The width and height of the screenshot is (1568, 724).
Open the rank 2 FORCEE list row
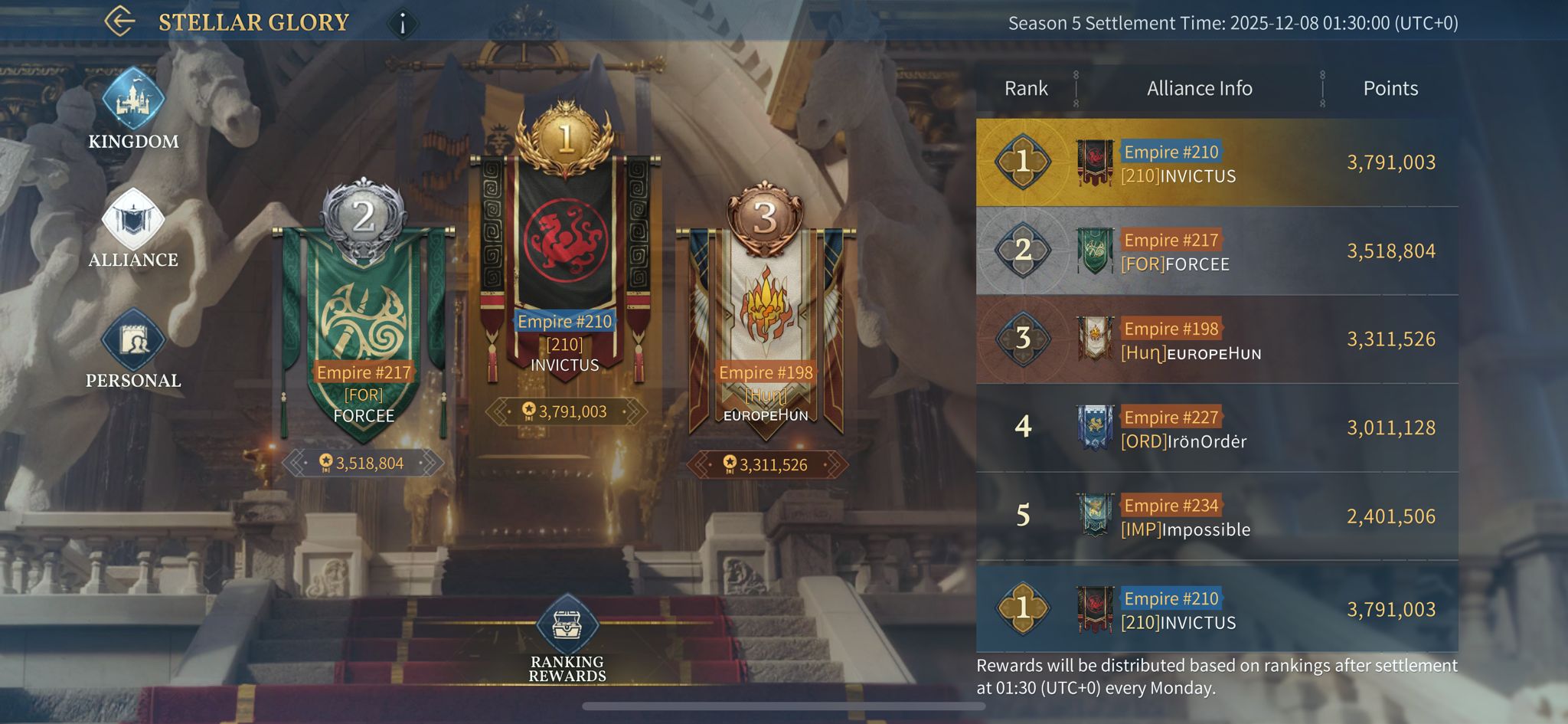[x=1217, y=251]
